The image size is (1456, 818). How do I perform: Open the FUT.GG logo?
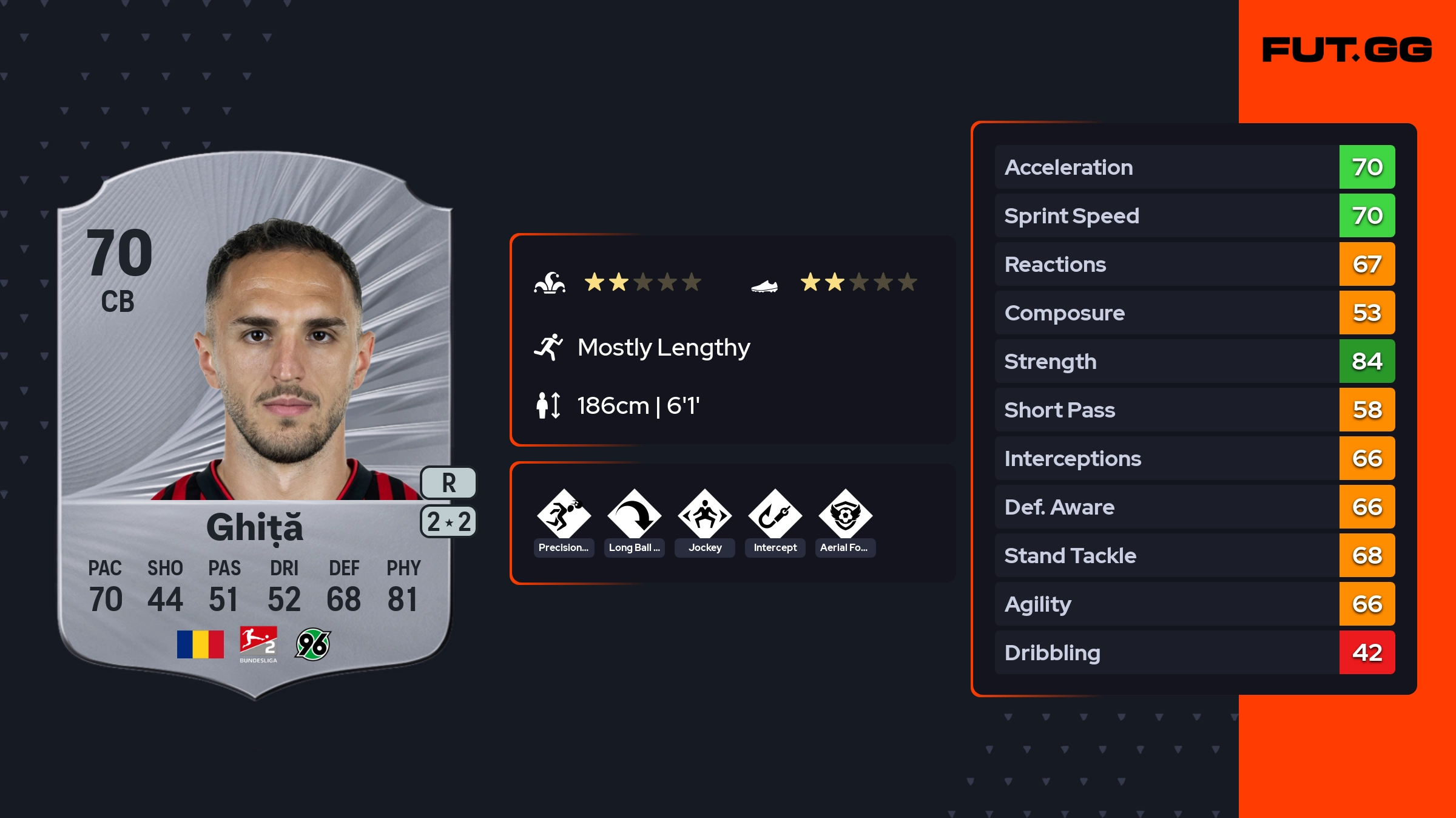[1347, 50]
